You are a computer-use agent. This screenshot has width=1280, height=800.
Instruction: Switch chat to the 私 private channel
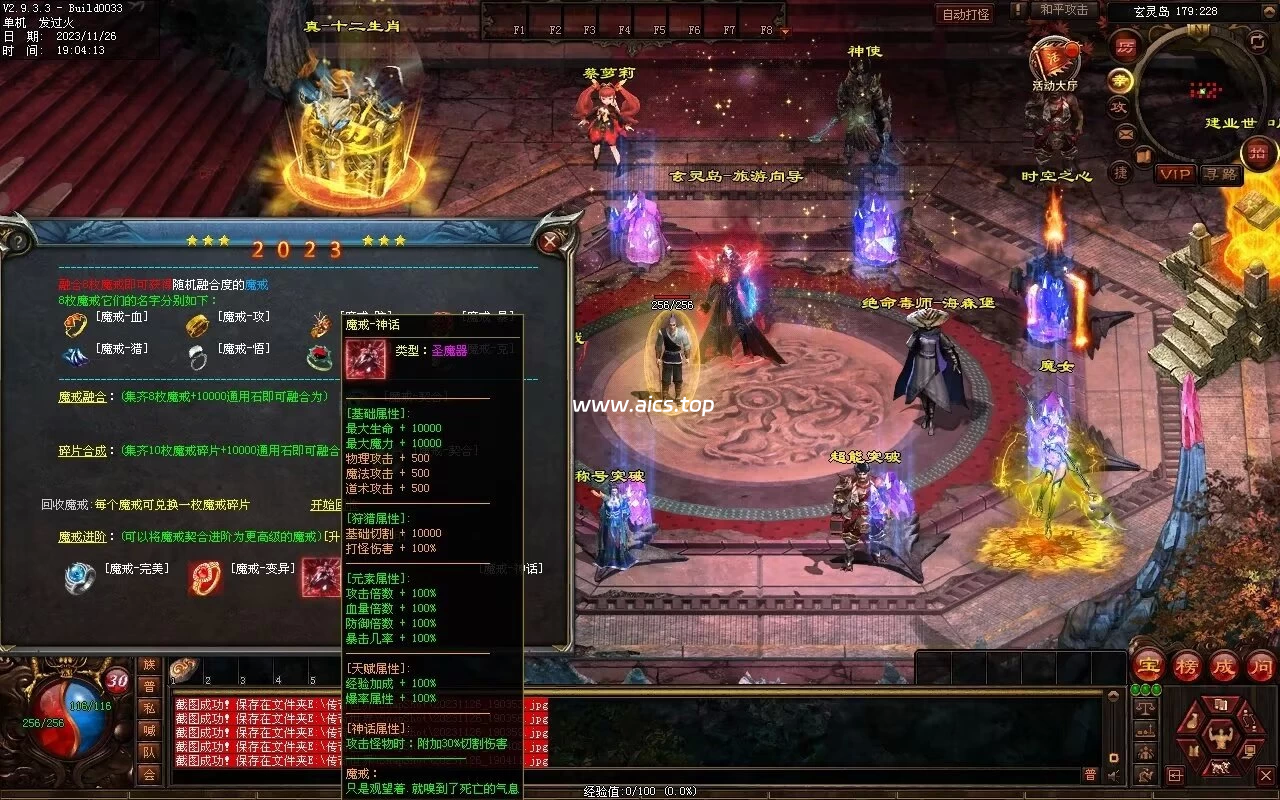click(x=149, y=708)
